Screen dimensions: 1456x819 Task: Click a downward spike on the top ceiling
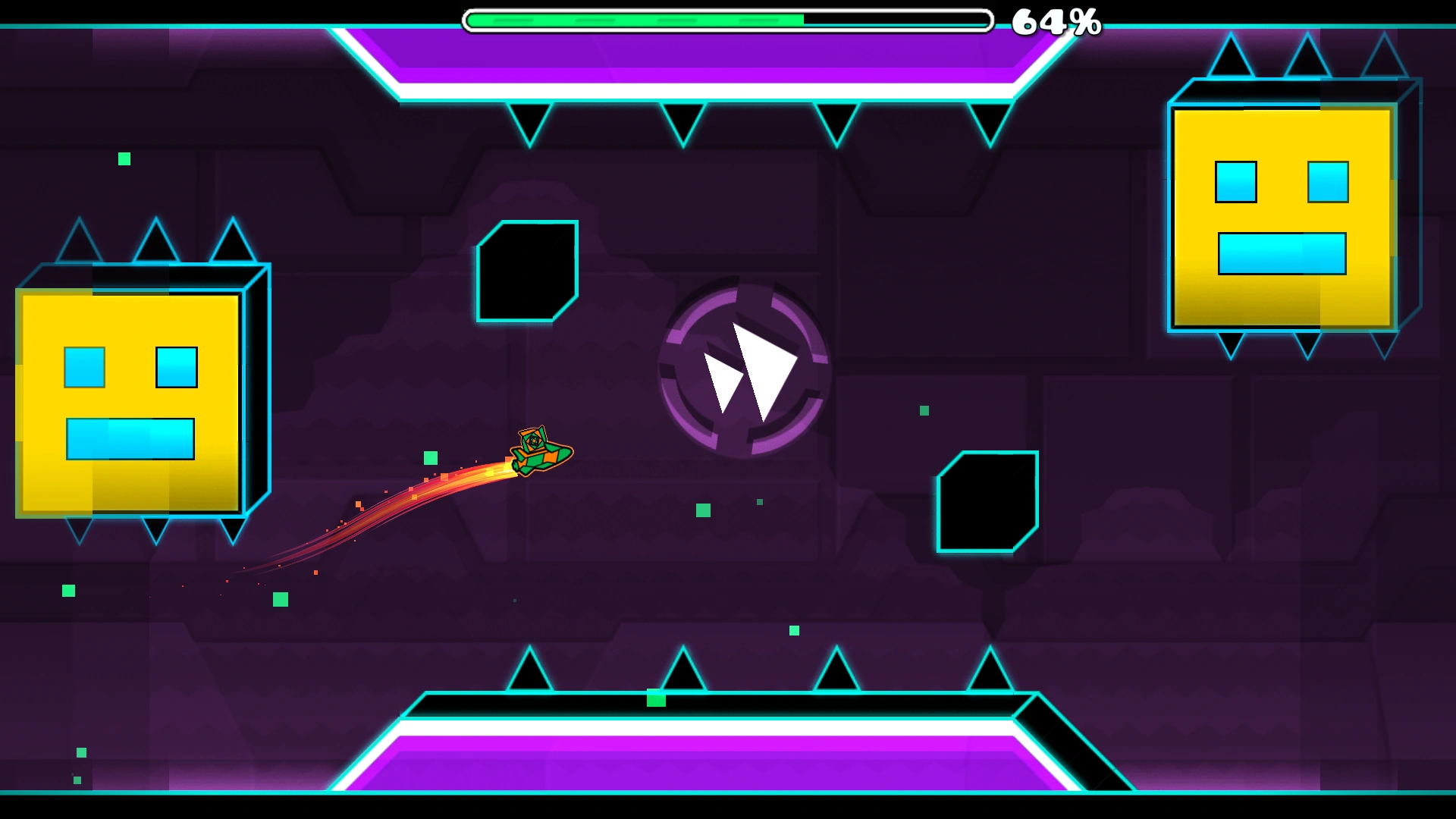click(531, 121)
